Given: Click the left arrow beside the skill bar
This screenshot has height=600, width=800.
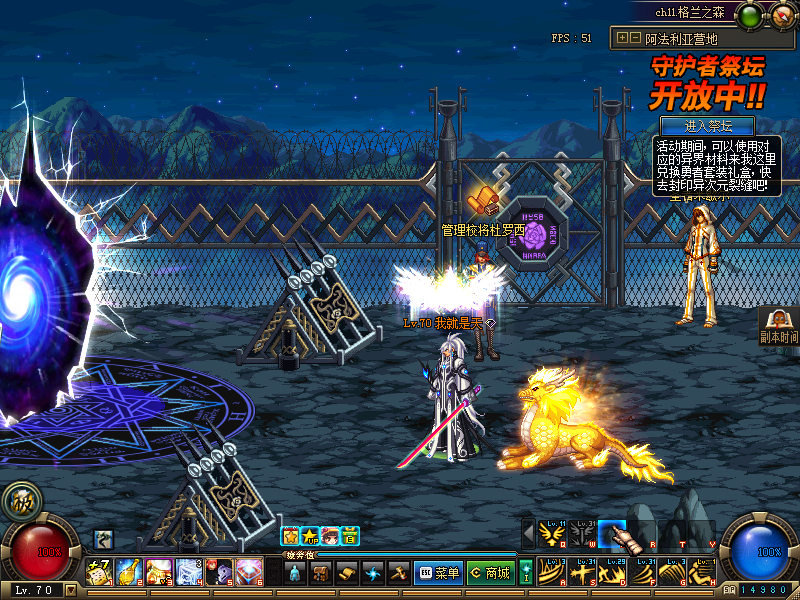Looking at the screenshot, I should point(528,534).
